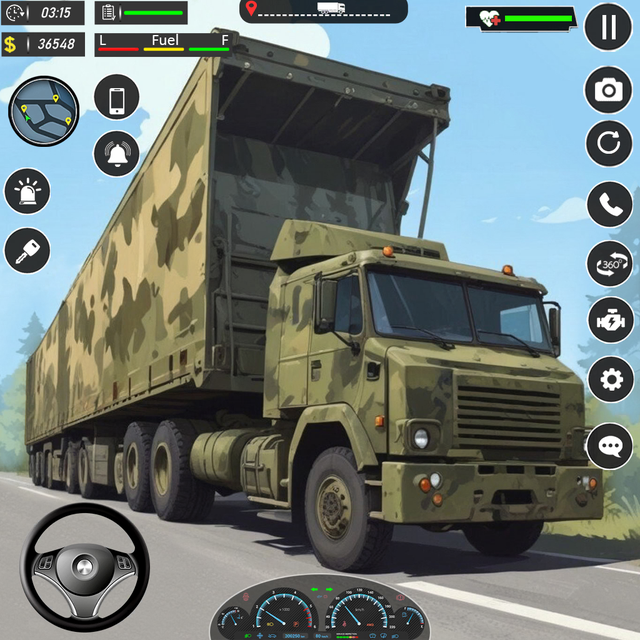Take a screenshot with the camera button
This screenshot has width=640, height=640.
pos(608,91)
